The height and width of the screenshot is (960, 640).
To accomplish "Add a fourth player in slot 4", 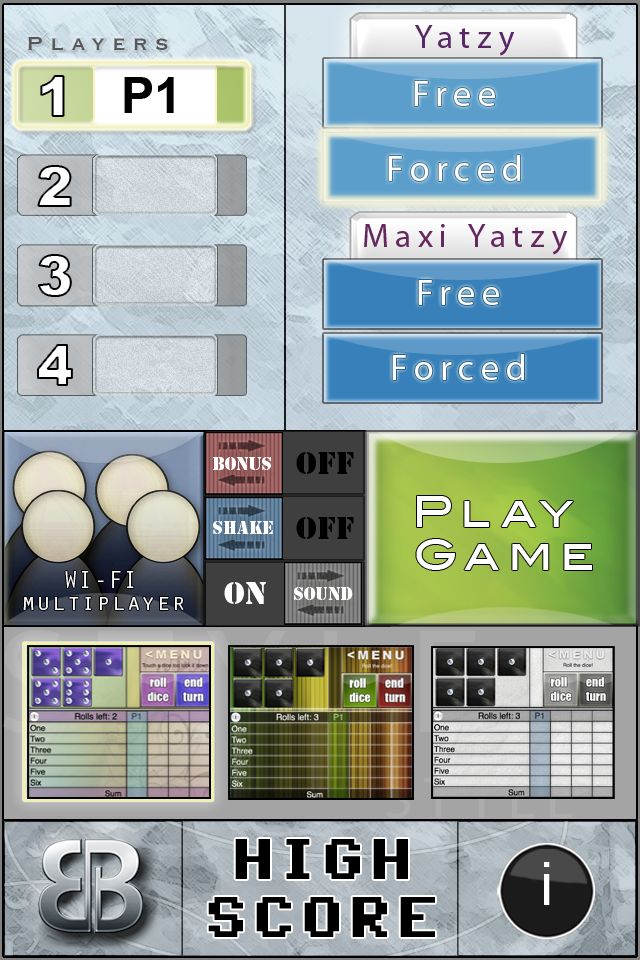I will pos(131,365).
